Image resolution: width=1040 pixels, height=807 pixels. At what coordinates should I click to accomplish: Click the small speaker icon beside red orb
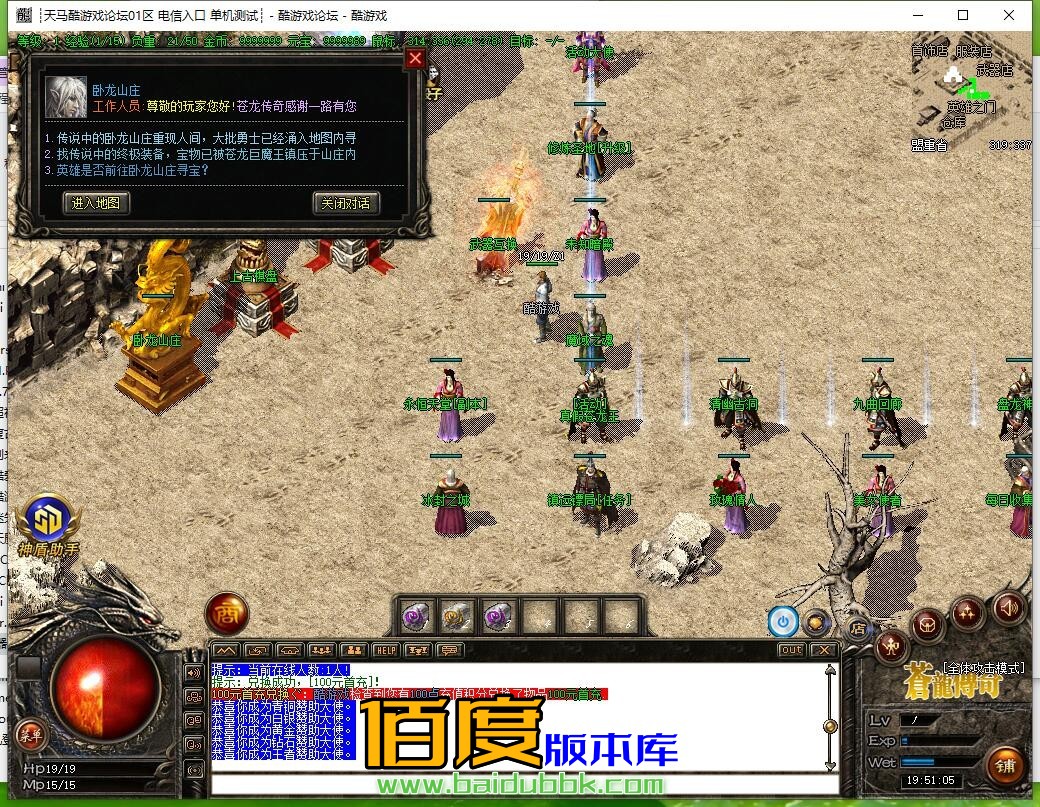pos(193,672)
